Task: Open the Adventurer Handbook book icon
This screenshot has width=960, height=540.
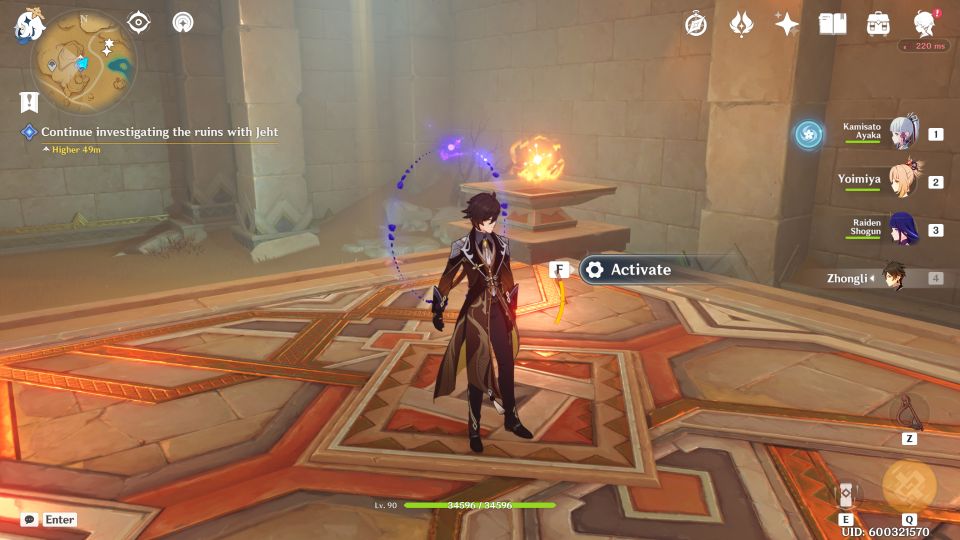Action: click(x=832, y=25)
